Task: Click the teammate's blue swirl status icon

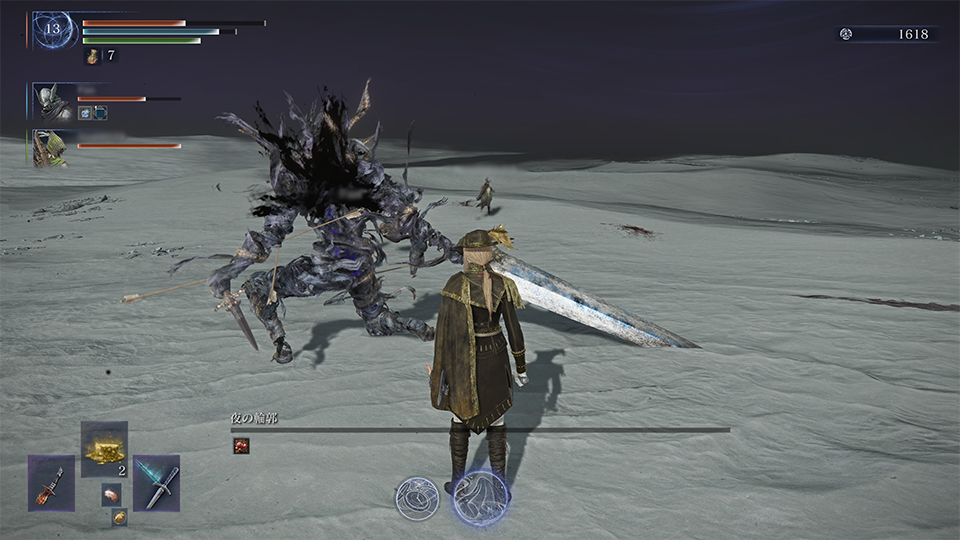Action: point(85,113)
